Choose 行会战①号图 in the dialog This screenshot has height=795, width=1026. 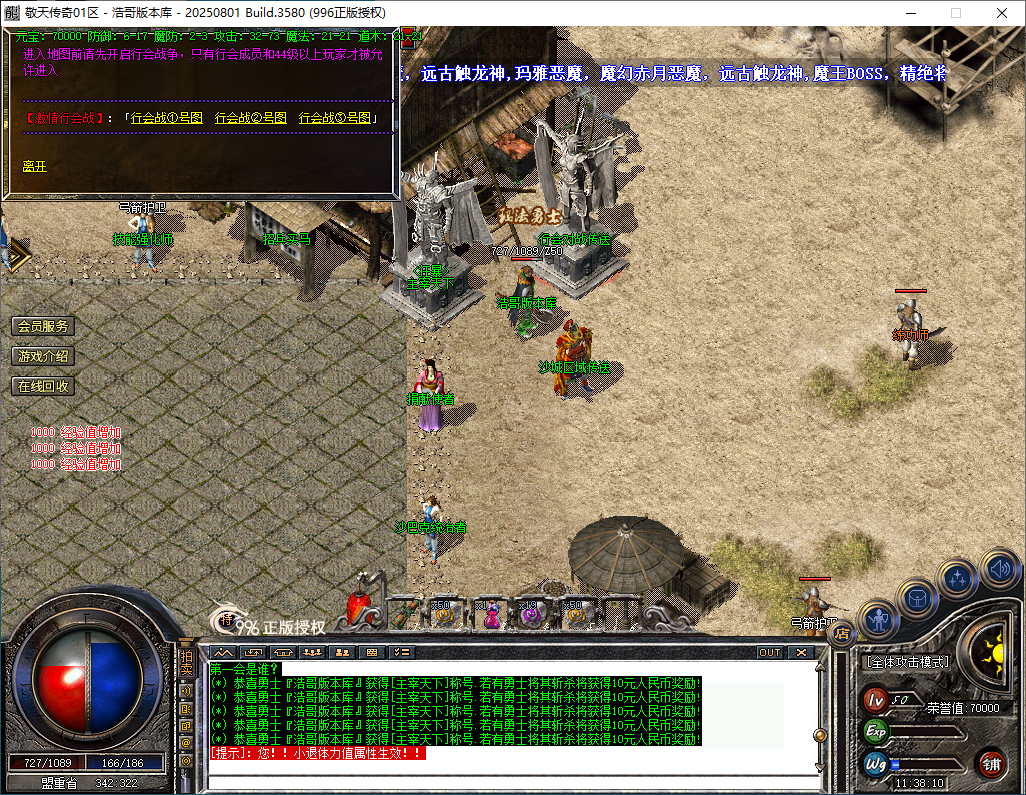click(166, 118)
